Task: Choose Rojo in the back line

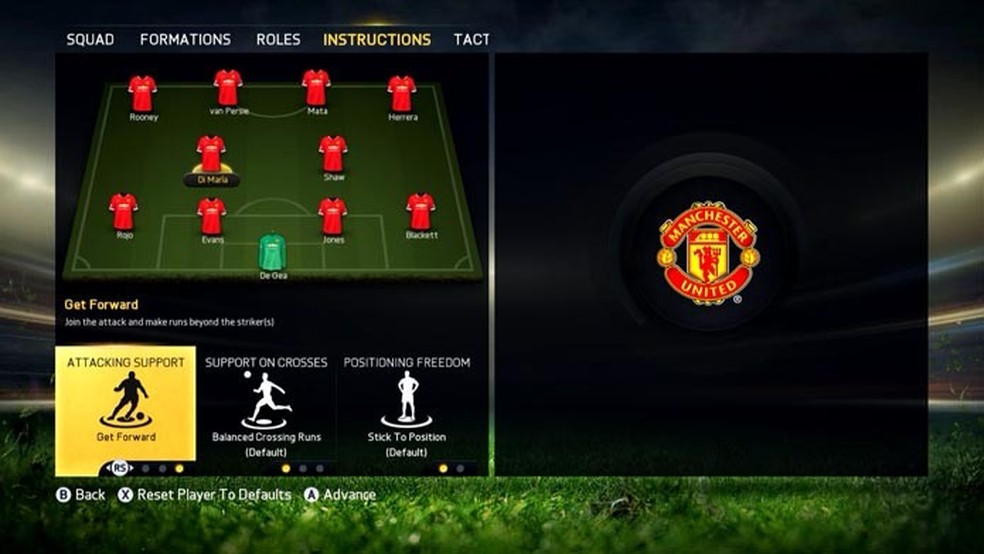Action: [124, 212]
